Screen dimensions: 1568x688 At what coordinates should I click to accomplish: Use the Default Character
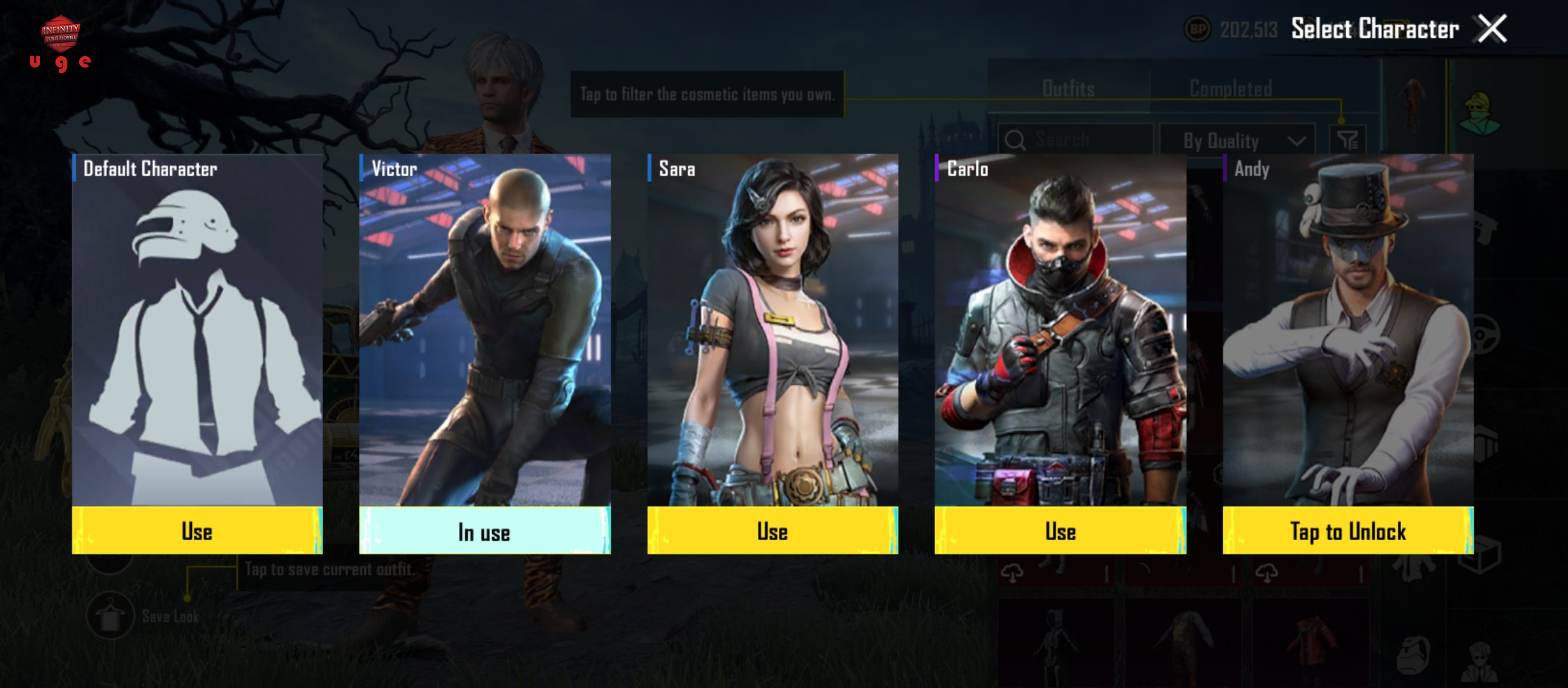pos(197,531)
